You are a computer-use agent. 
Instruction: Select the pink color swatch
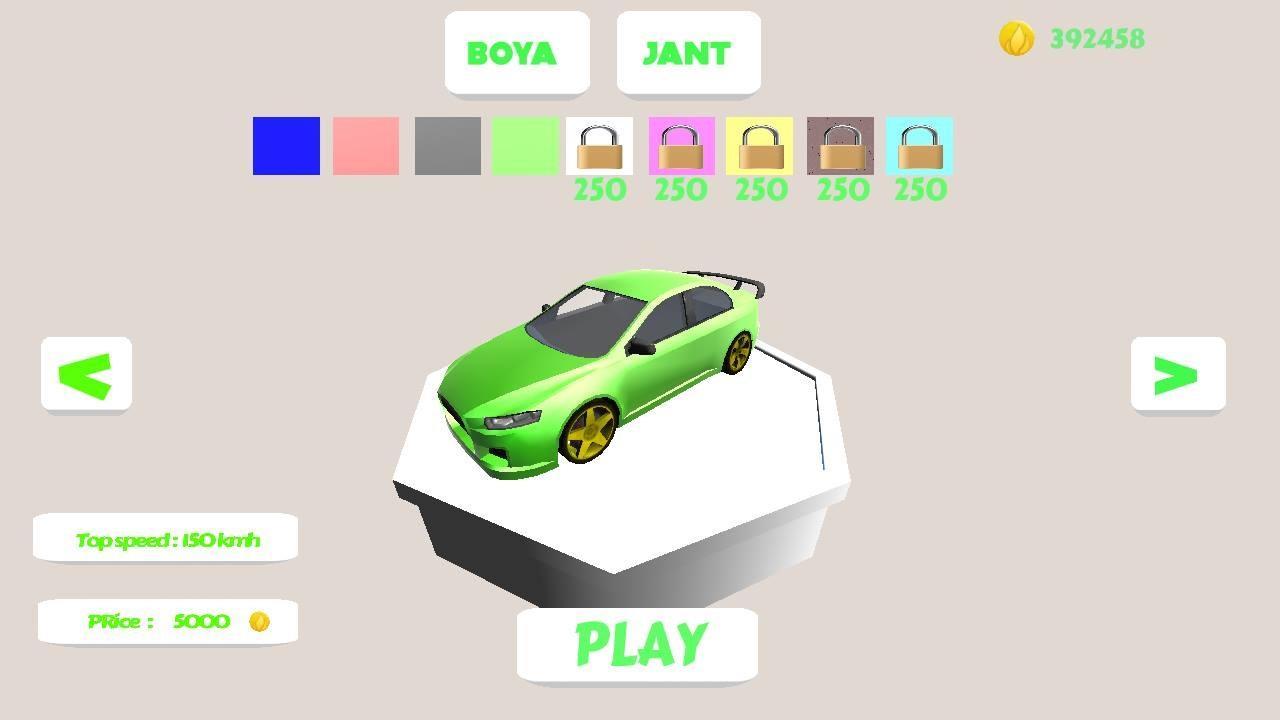pos(365,146)
